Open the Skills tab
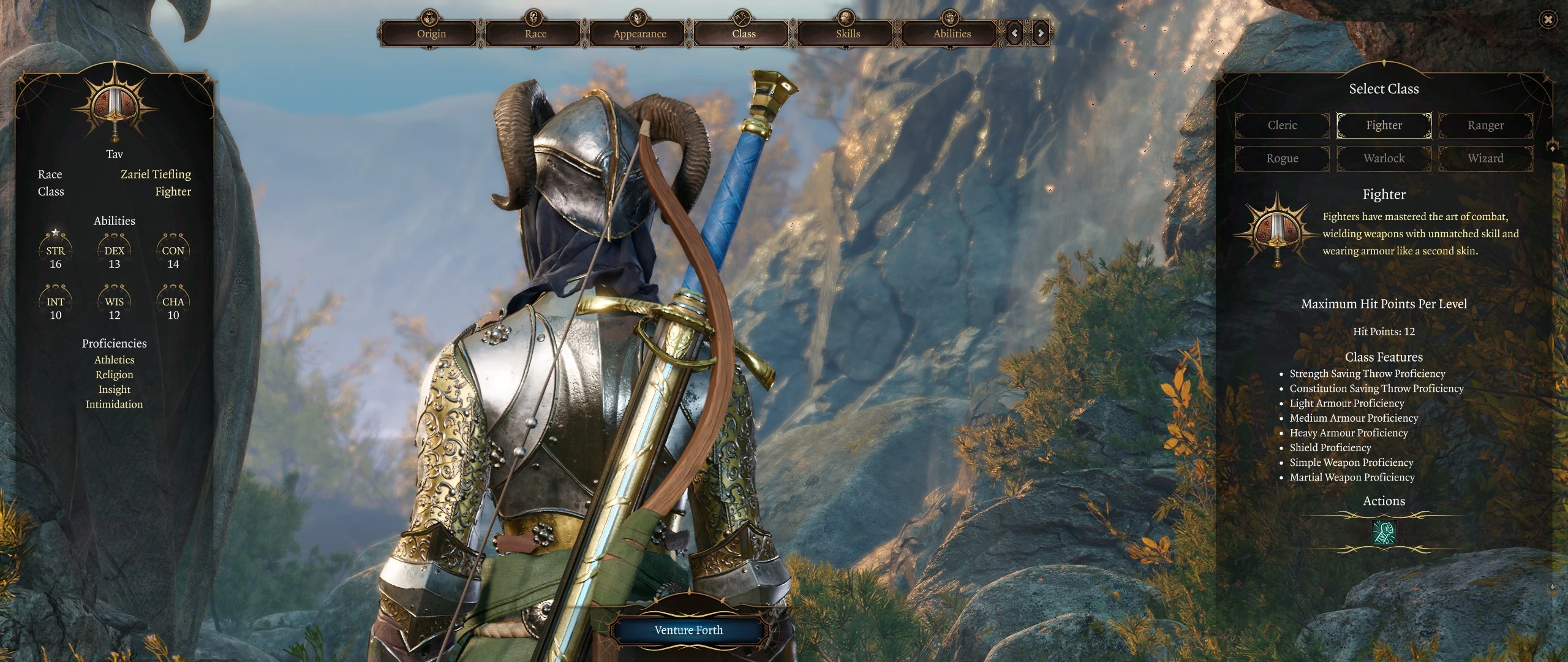The width and height of the screenshot is (1568, 662). coord(848,33)
